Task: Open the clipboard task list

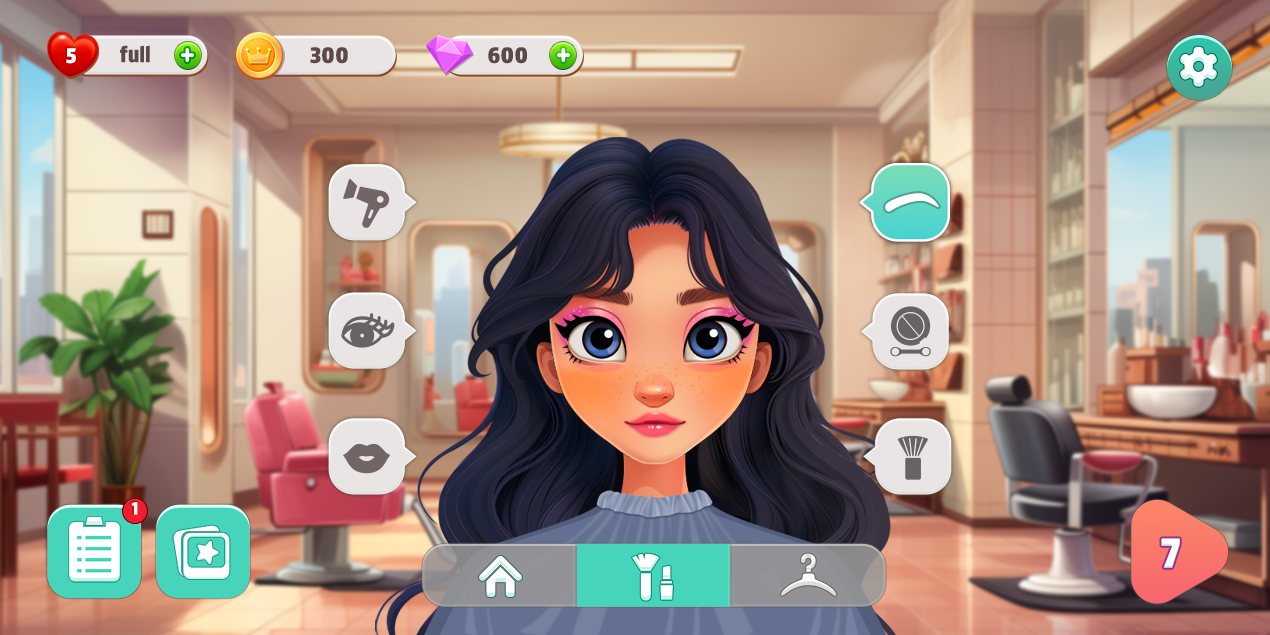Action: tap(94, 551)
